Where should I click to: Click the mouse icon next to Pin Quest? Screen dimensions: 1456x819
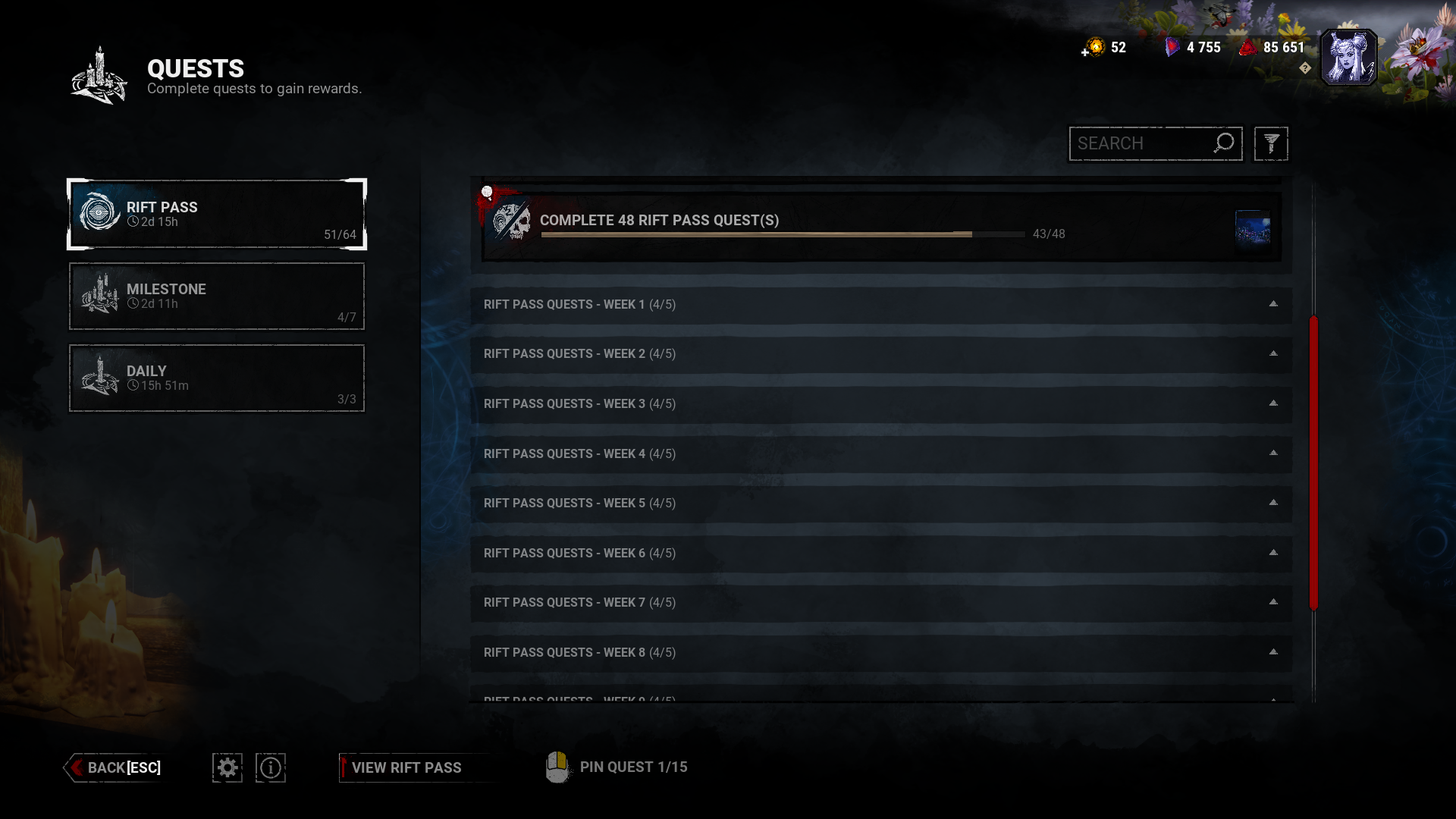pos(558,767)
